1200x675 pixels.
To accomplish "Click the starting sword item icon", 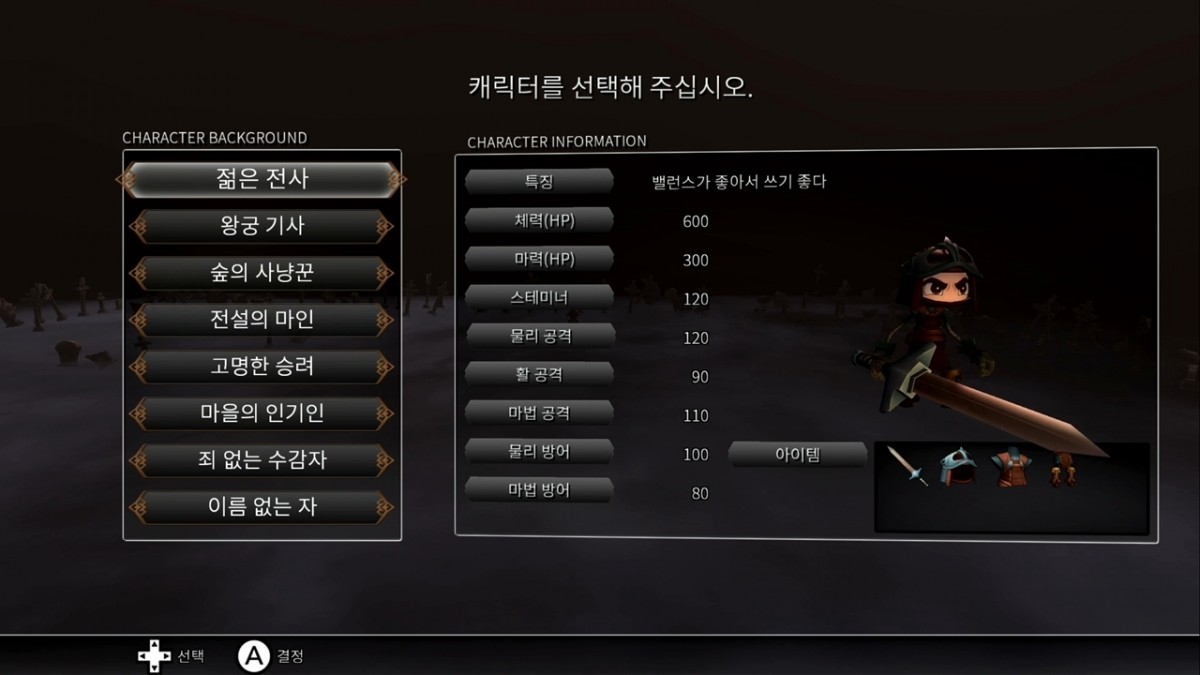I will click(x=907, y=467).
